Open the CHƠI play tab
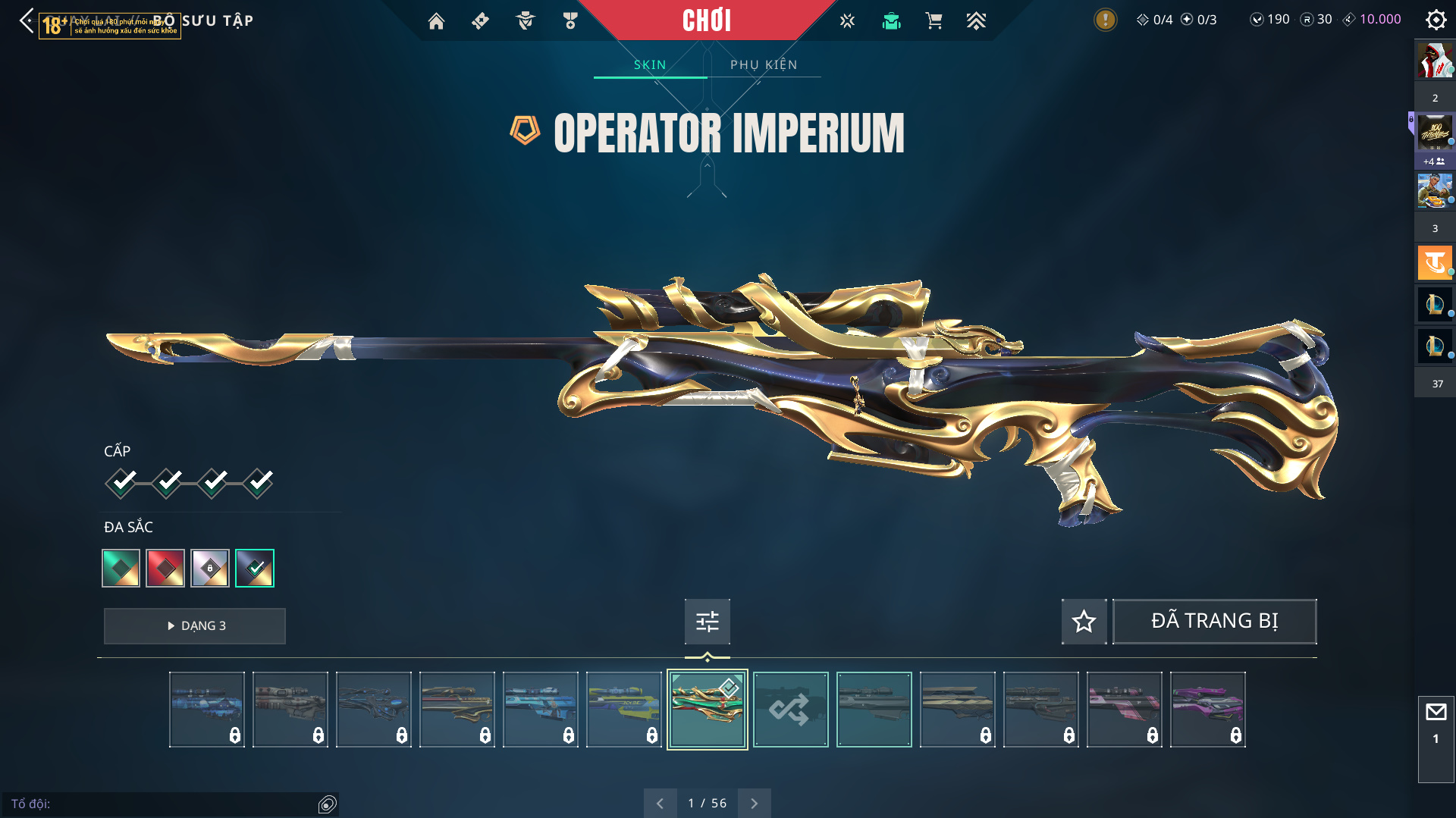Screen dimensions: 1456x818 point(706,20)
